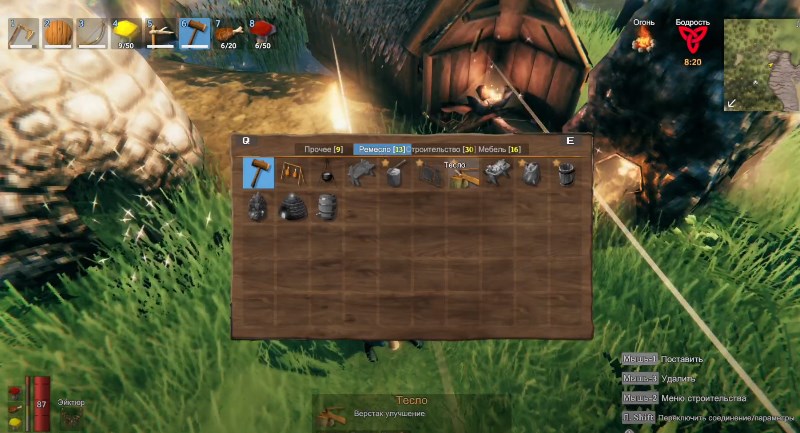This screenshot has height=433, width=800.
Task: Select the wooden bucket piece
Action: [x=565, y=174]
